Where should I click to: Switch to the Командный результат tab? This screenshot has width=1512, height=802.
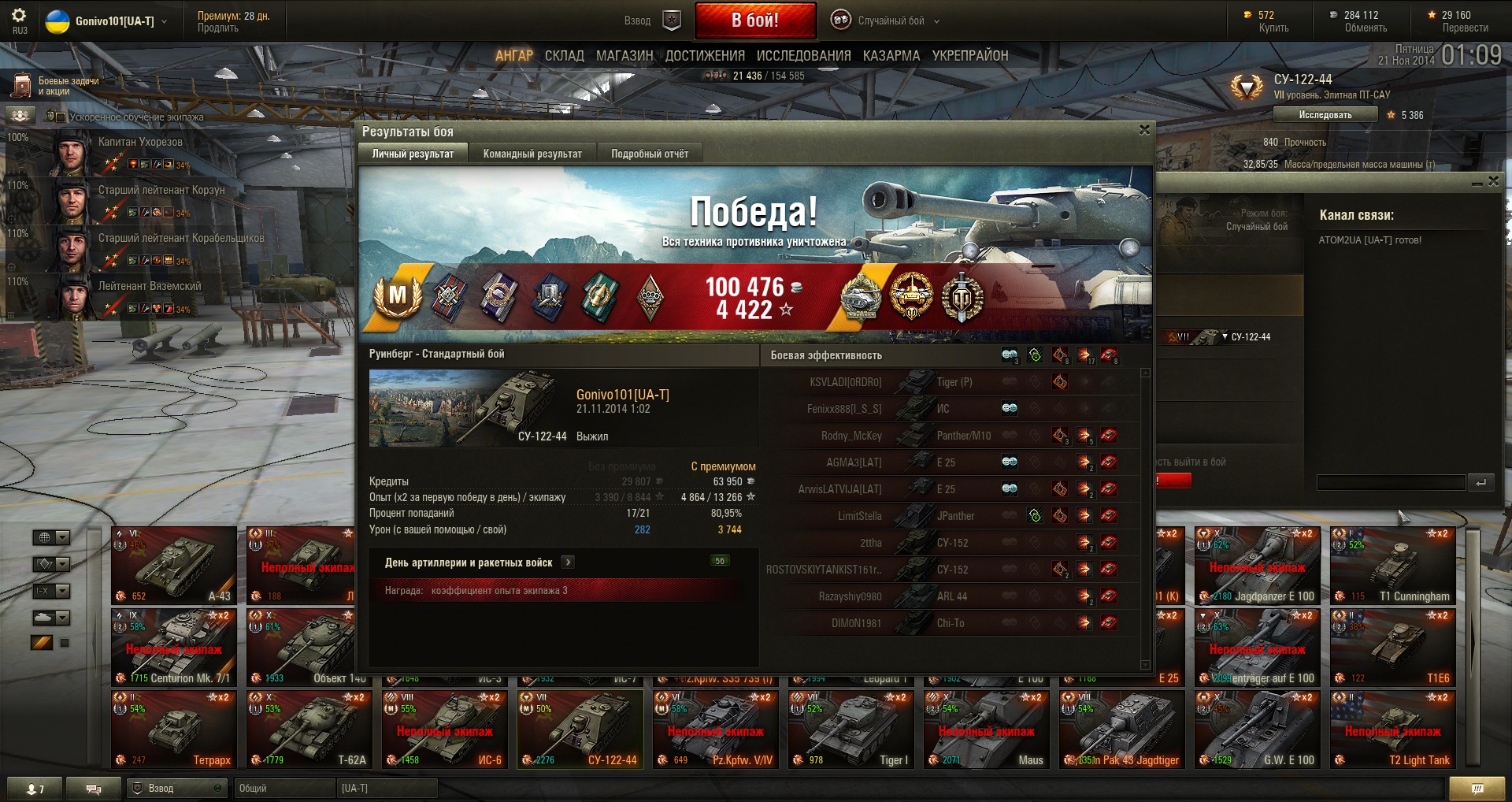(532, 154)
